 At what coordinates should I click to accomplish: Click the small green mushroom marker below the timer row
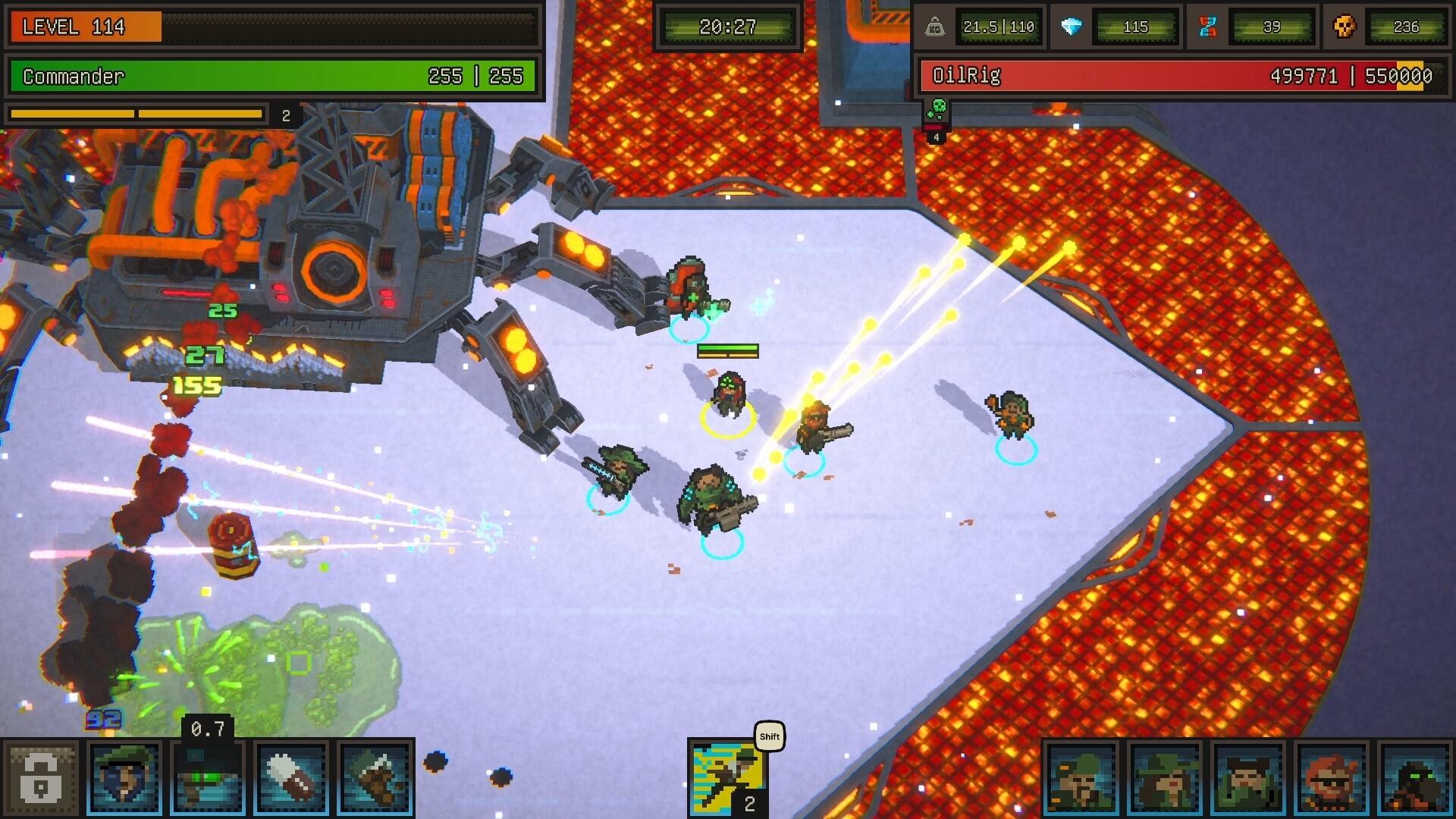click(938, 109)
